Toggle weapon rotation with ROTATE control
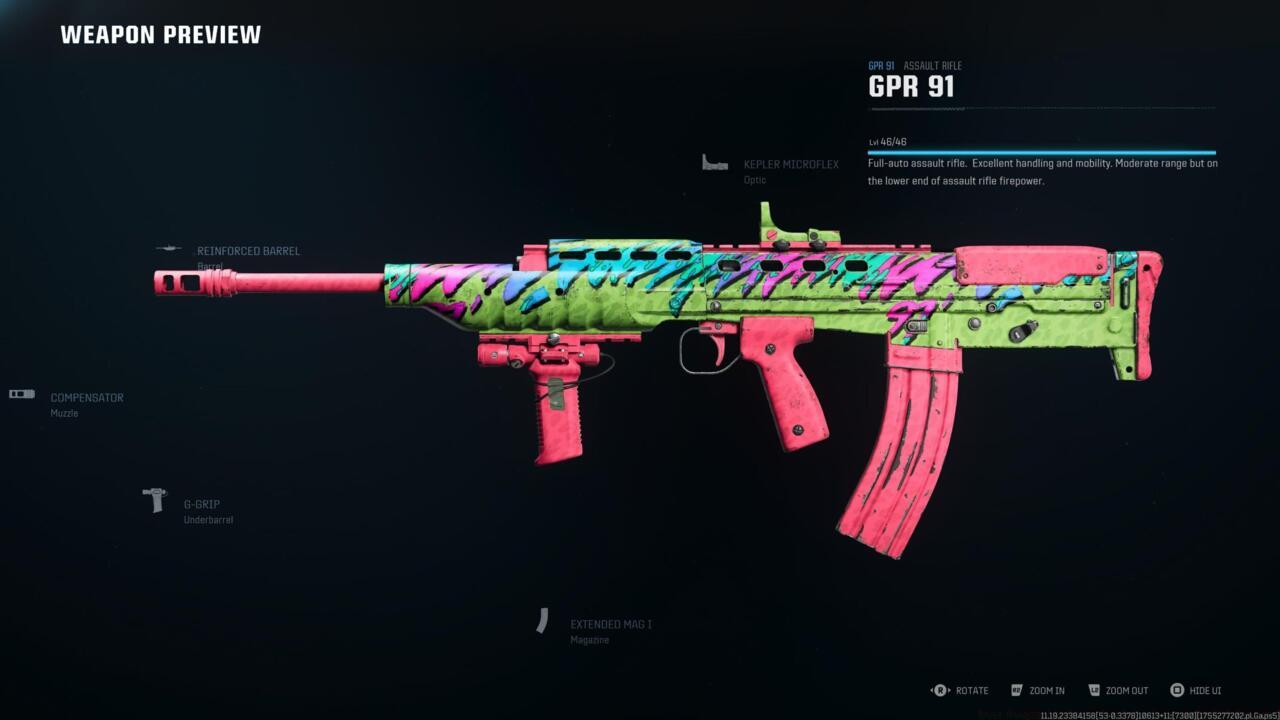 (970, 690)
